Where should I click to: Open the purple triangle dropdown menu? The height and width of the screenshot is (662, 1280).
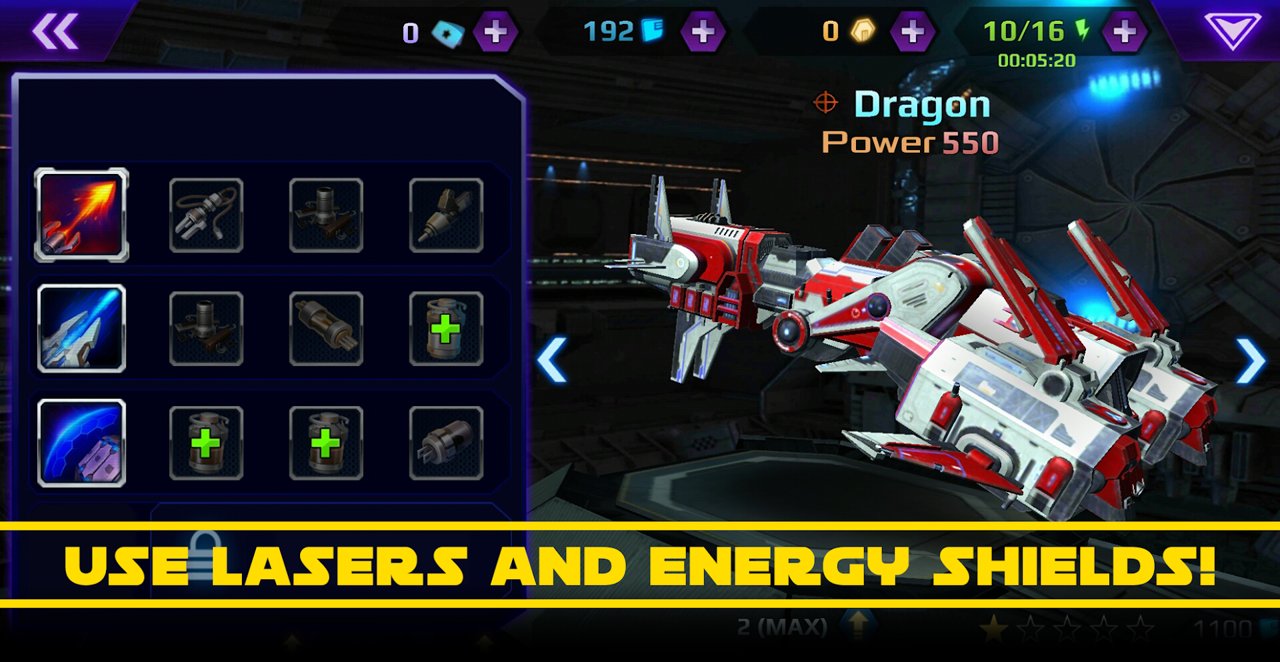click(1232, 31)
